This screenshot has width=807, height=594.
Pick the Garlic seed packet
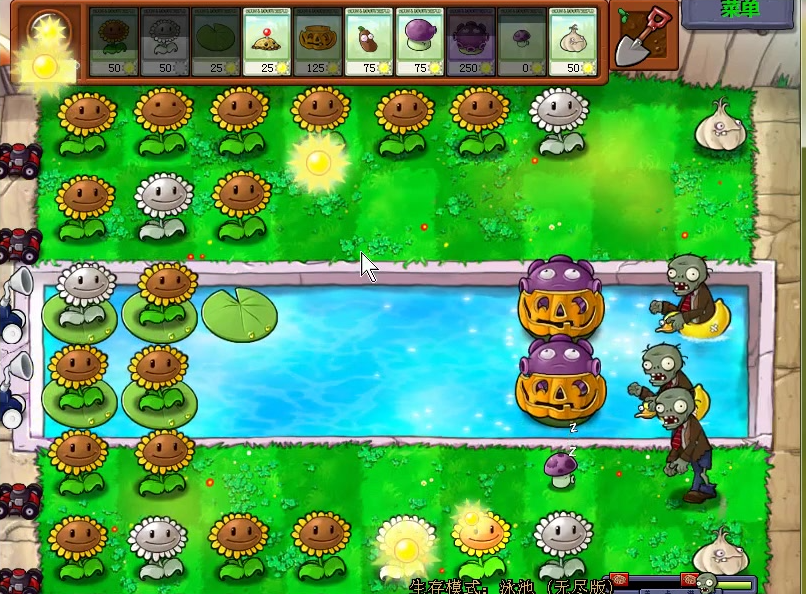pos(573,42)
